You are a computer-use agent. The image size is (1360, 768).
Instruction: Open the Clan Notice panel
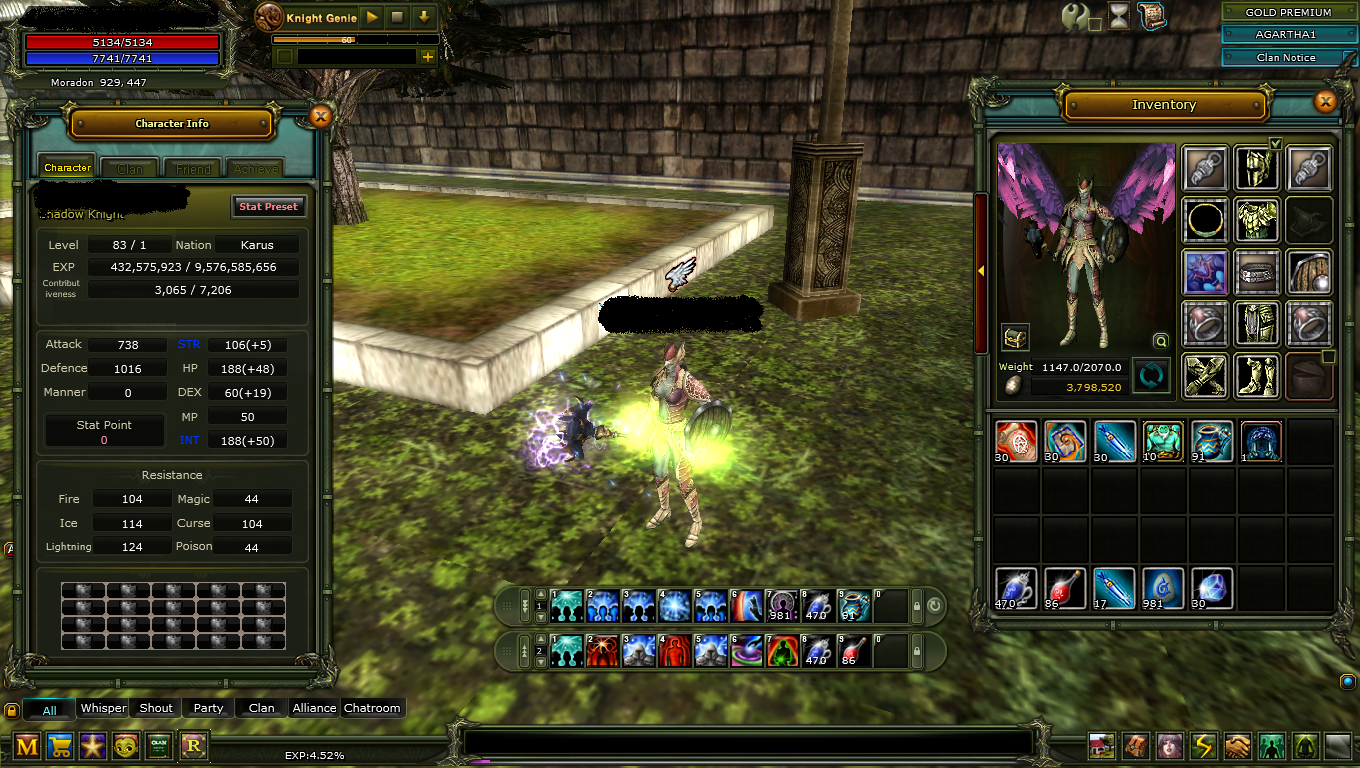point(1288,57)
